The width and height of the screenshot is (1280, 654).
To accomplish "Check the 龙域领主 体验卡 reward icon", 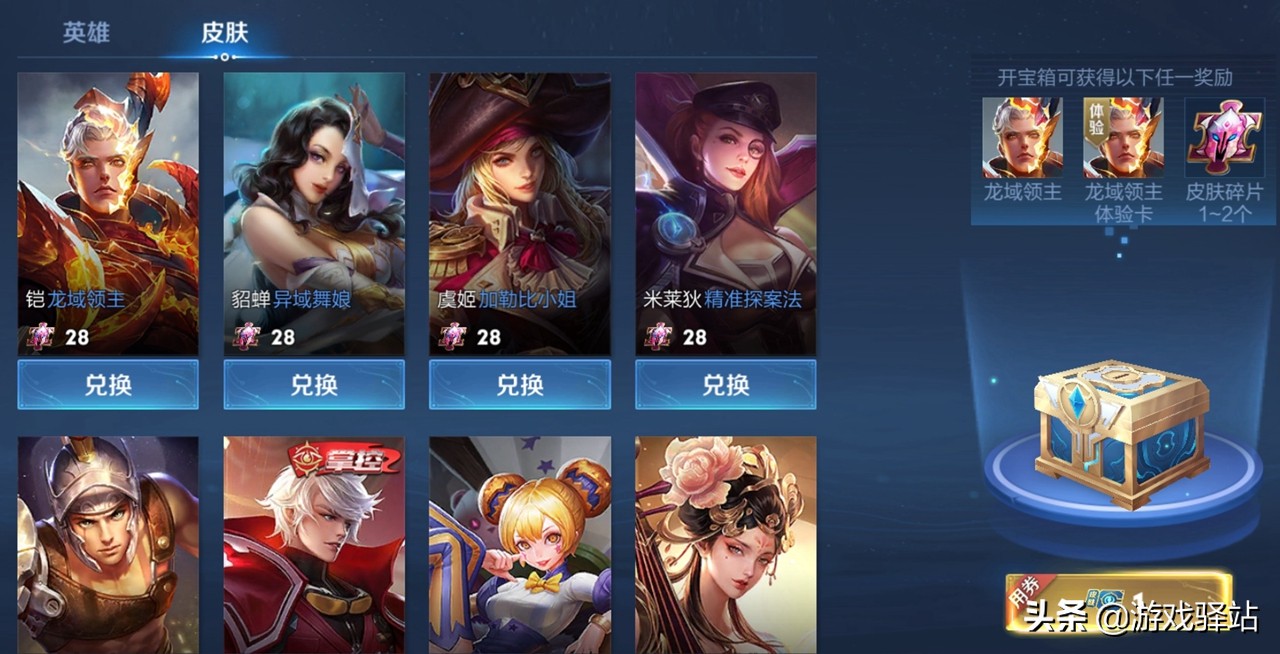I will (1123, 137).
